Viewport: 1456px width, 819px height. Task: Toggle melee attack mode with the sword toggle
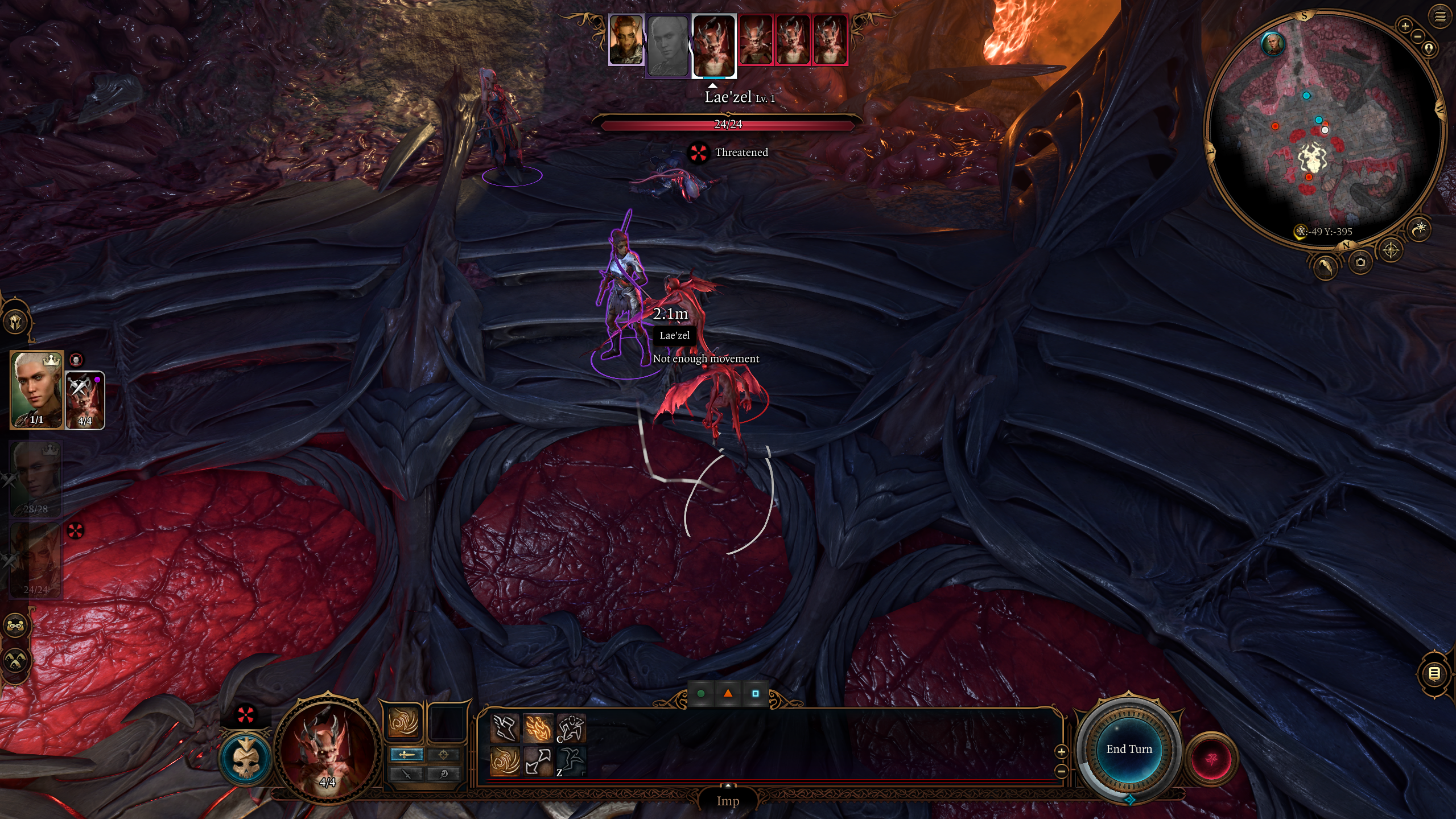coord(406,755)
